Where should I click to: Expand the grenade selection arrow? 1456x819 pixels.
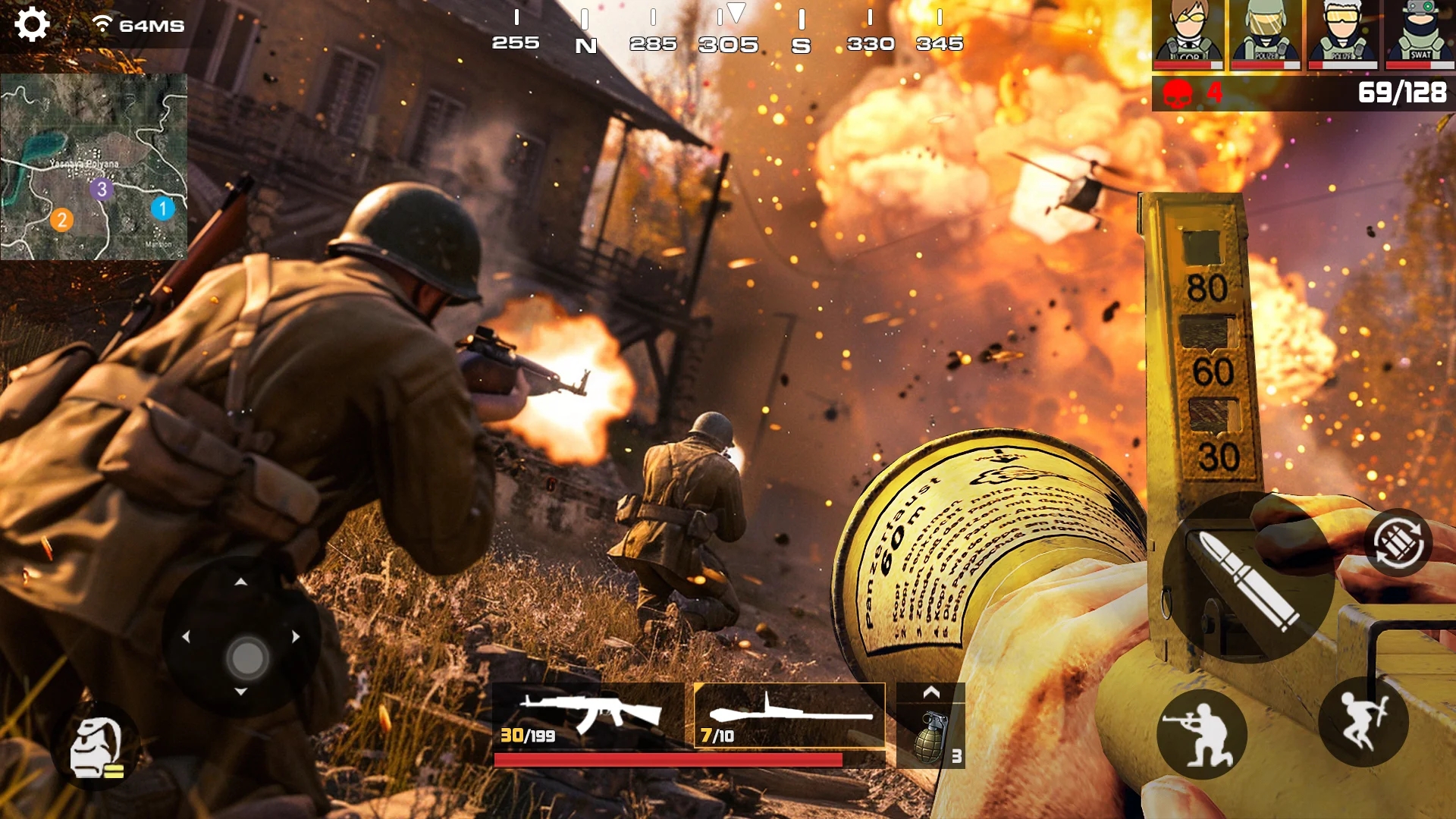(x=931, y=692)
